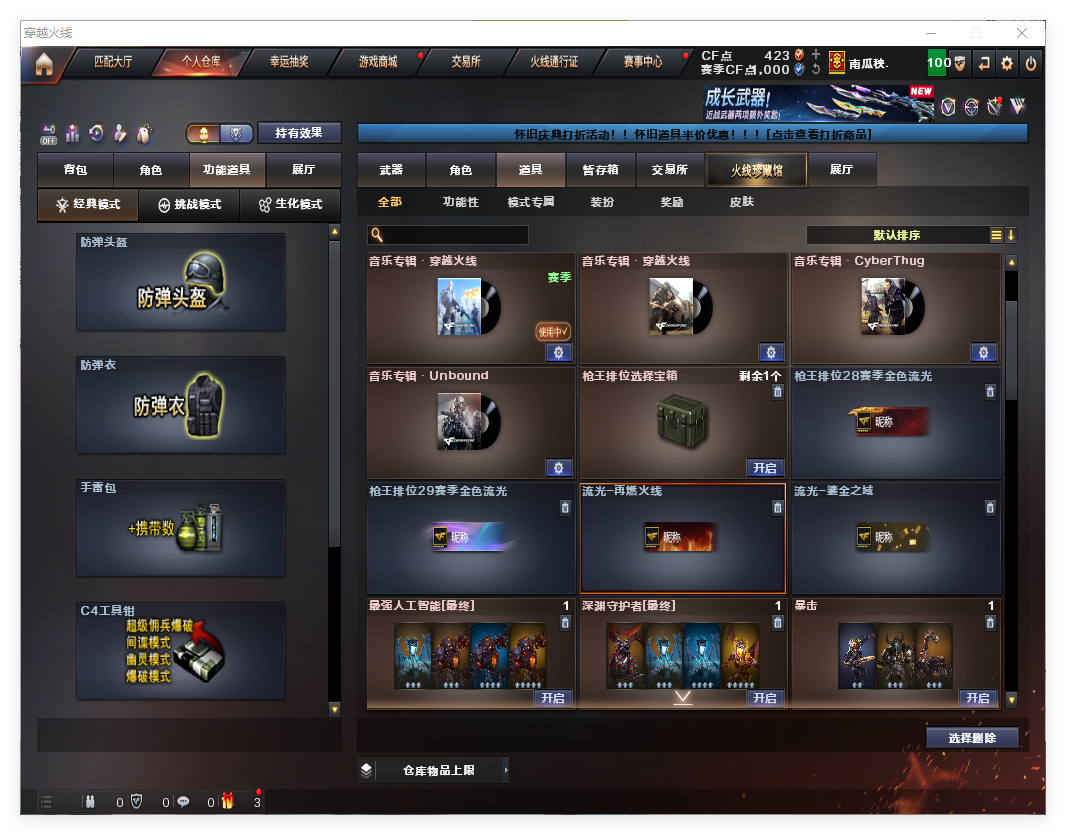The width and height of the screenshot is (1066, 835).
Task: Open the 交易所 tab in the top navigation
Action: [x=465, y=62]
